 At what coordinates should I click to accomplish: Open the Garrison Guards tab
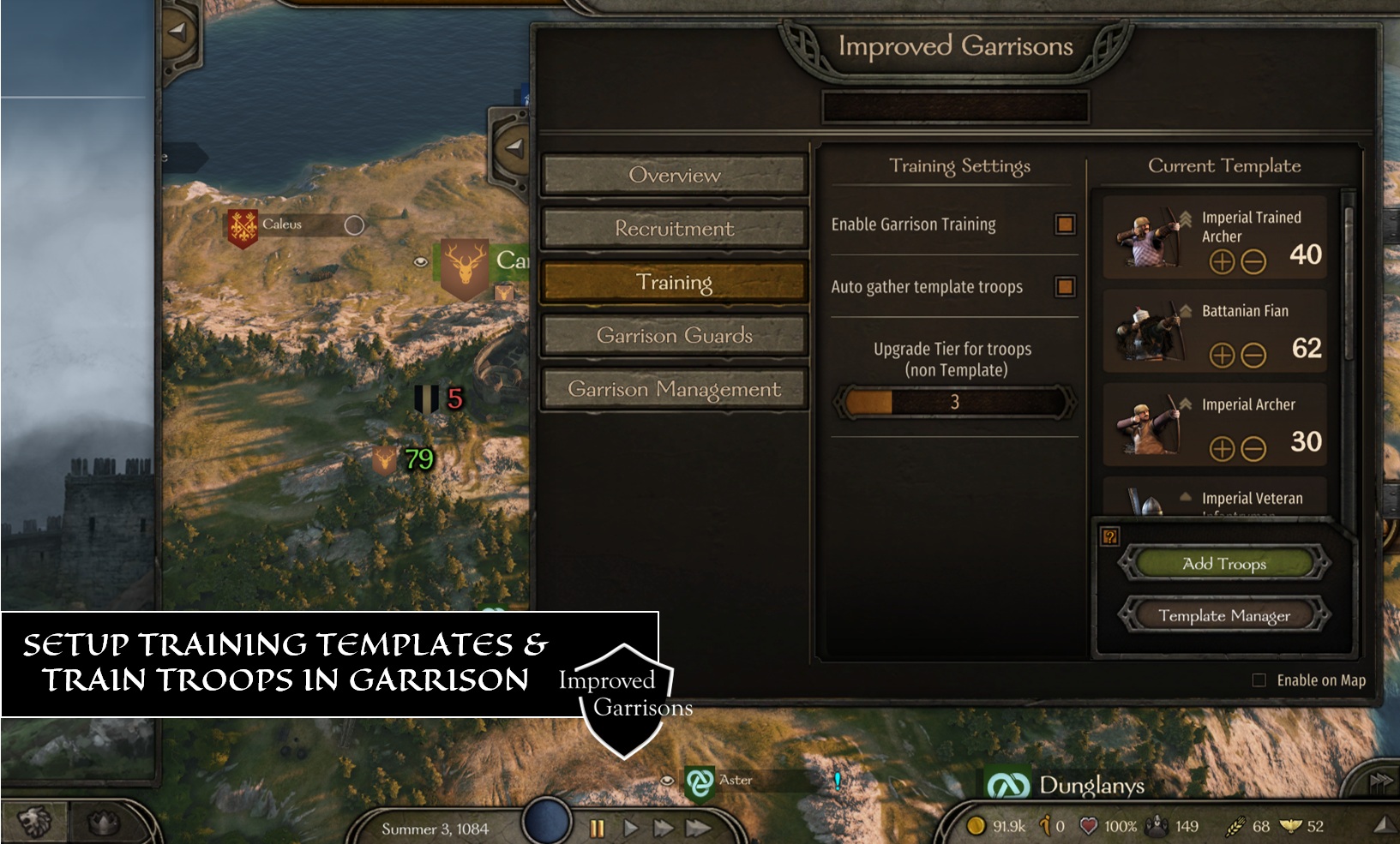675,336
